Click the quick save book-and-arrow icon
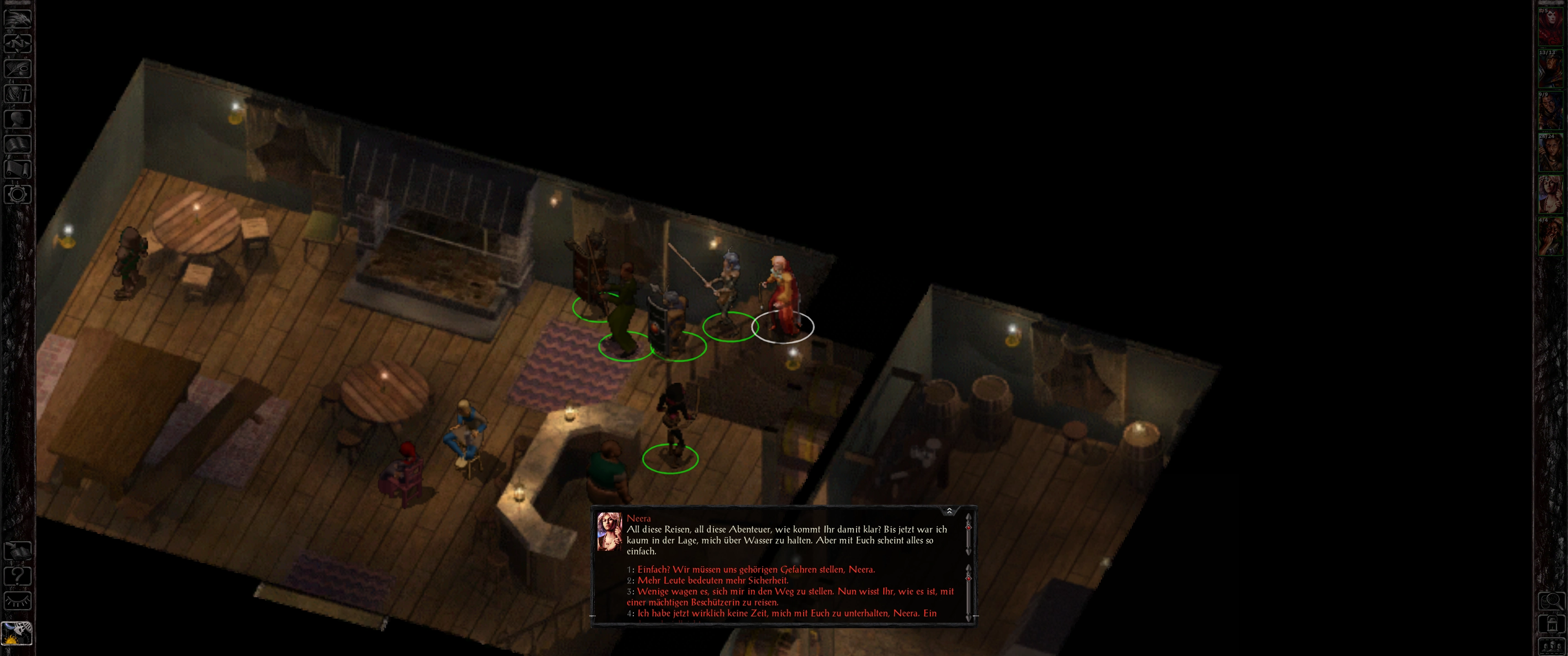This screenshot has height=656, width=1568. (18, 551)
